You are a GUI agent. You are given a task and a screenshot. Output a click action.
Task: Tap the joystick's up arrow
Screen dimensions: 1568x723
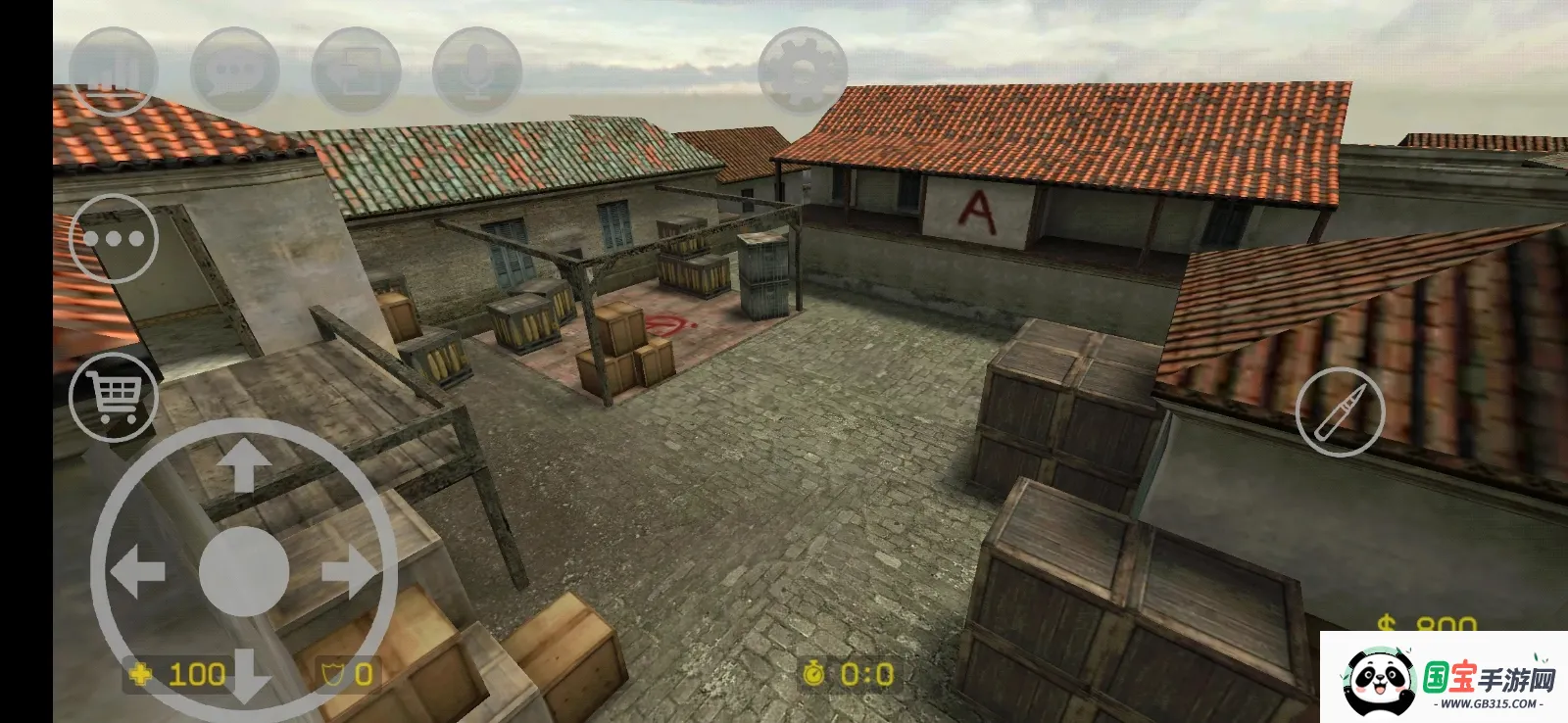(244, 465)
